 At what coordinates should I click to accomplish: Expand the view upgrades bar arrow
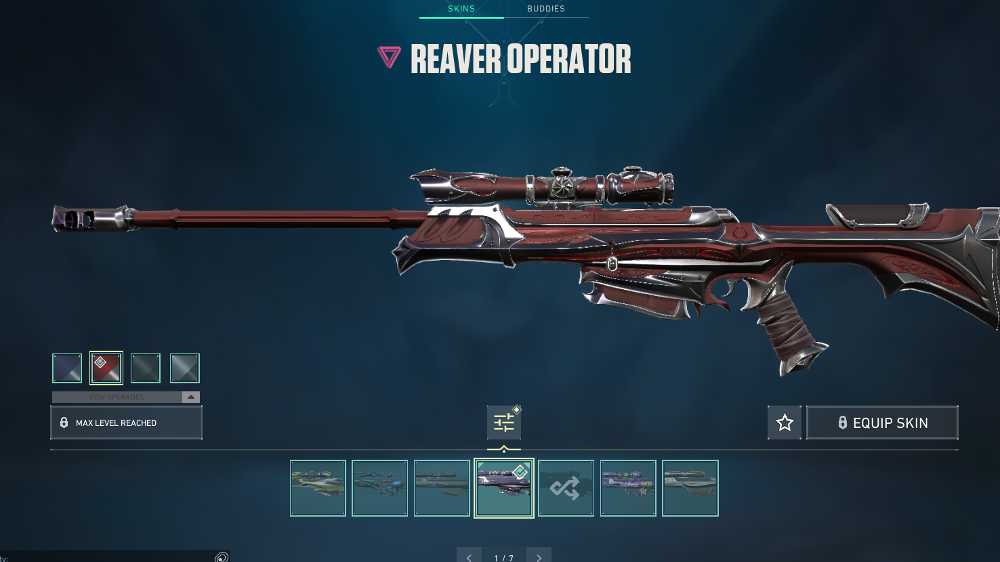[190, 397]
